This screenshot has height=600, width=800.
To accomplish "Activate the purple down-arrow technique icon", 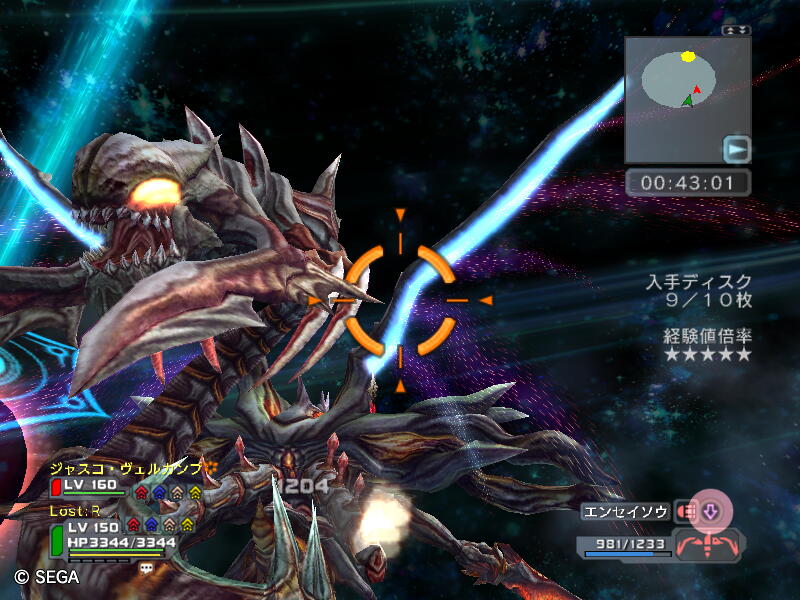I will point(711,511).
